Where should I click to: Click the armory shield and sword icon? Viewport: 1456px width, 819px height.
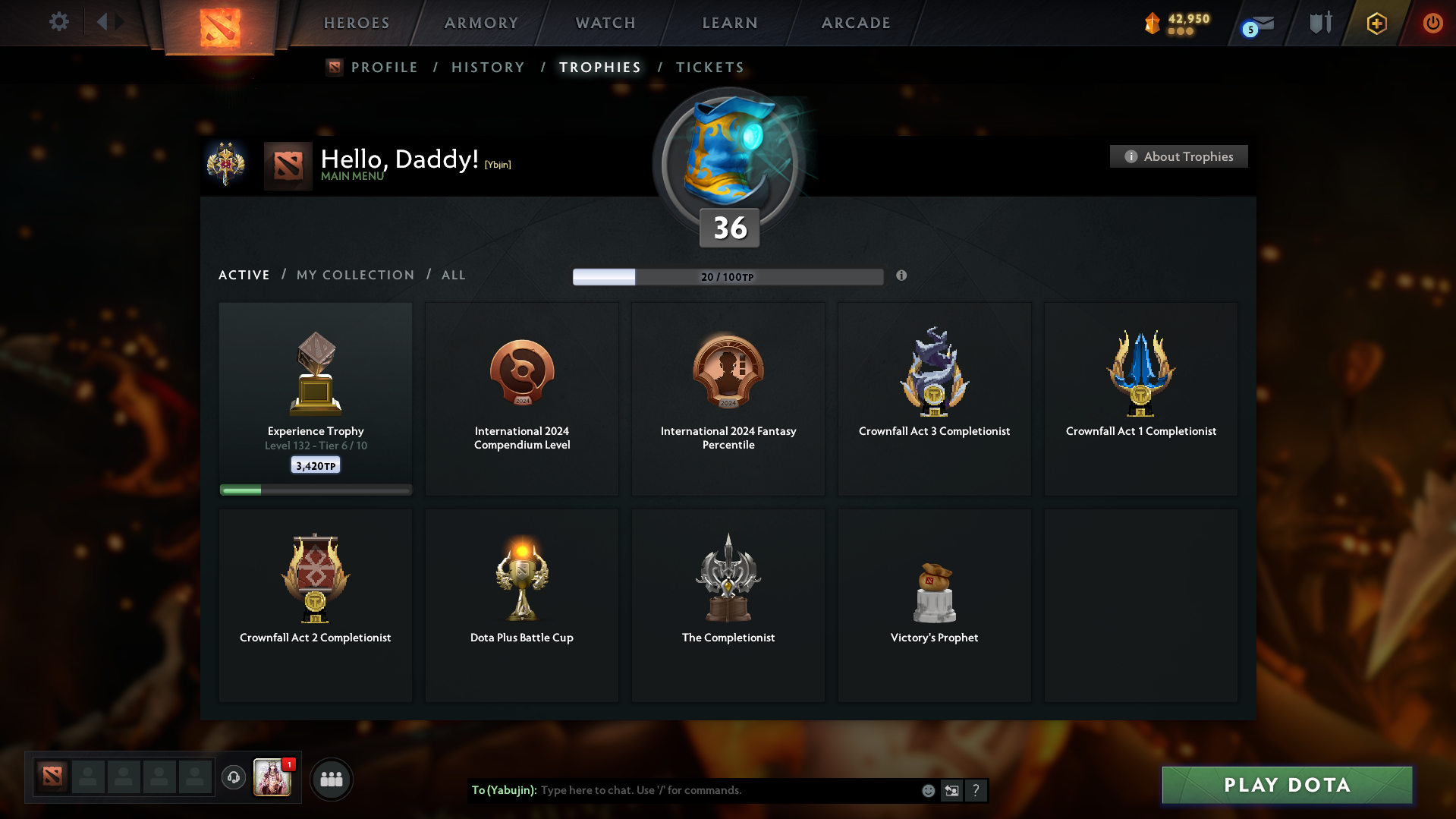pos(1319,23)
